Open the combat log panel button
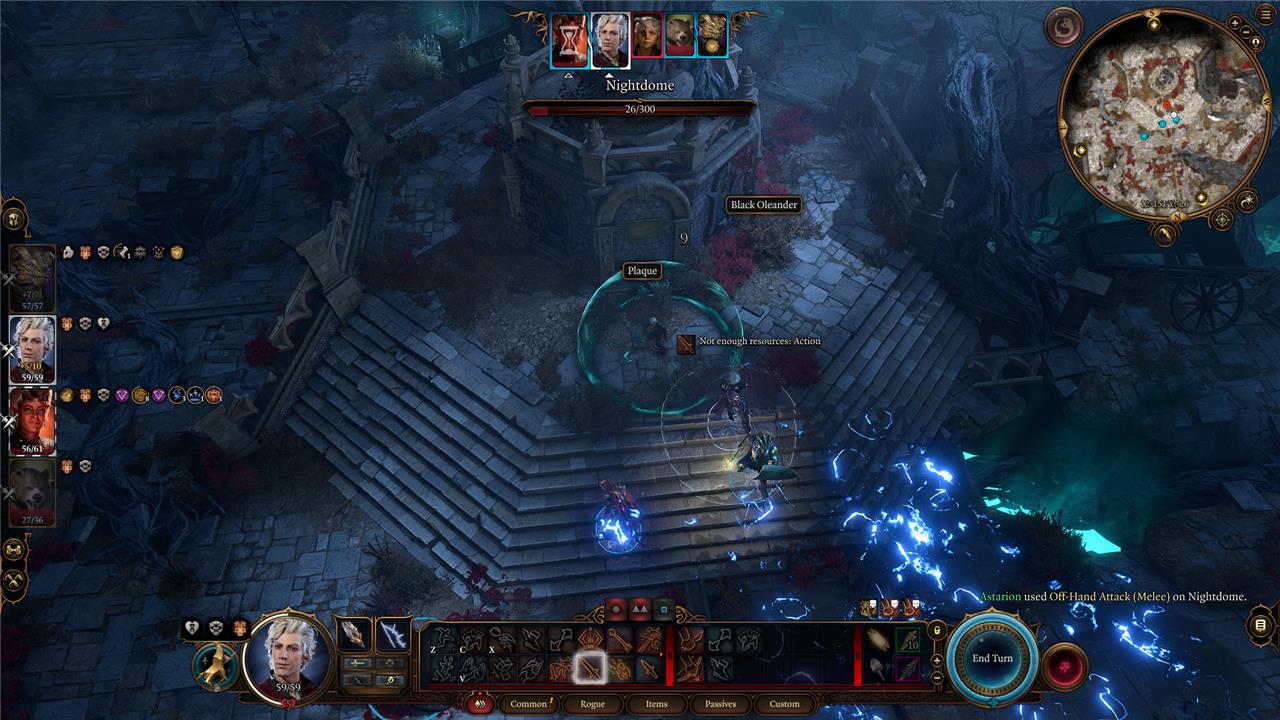The width and height of the screenshot is (1280, 720). 1259,625
